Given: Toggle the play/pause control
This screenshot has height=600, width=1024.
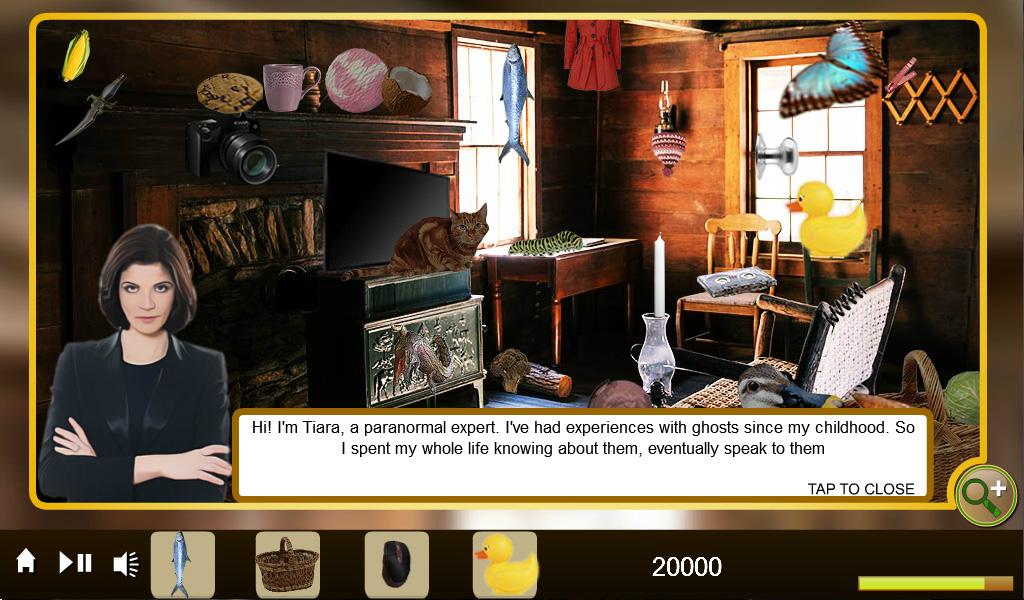Looking at the screenshot, I should click(x=75, y=563).
